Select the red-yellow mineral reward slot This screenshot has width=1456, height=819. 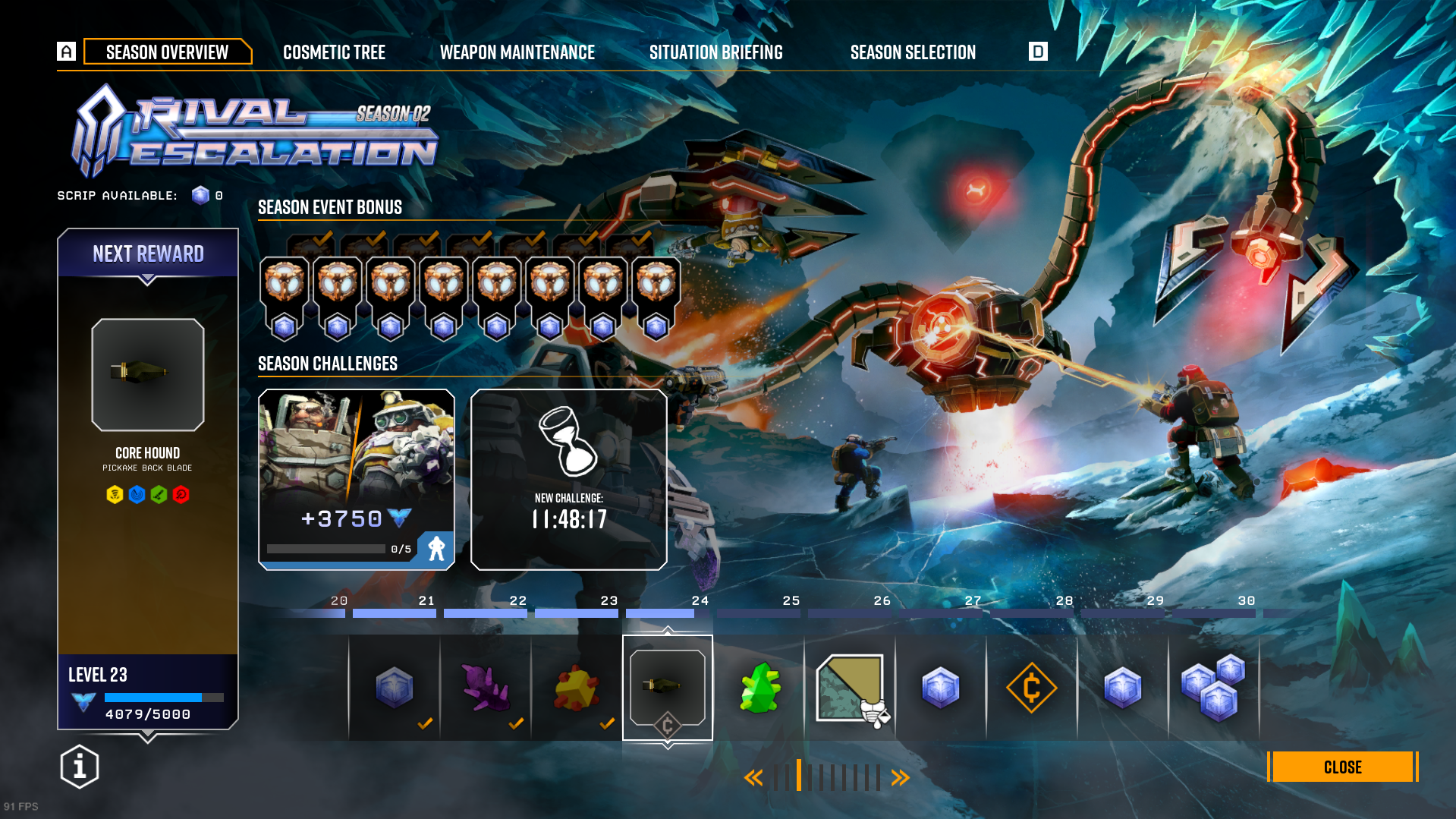[x=577, y=688]
